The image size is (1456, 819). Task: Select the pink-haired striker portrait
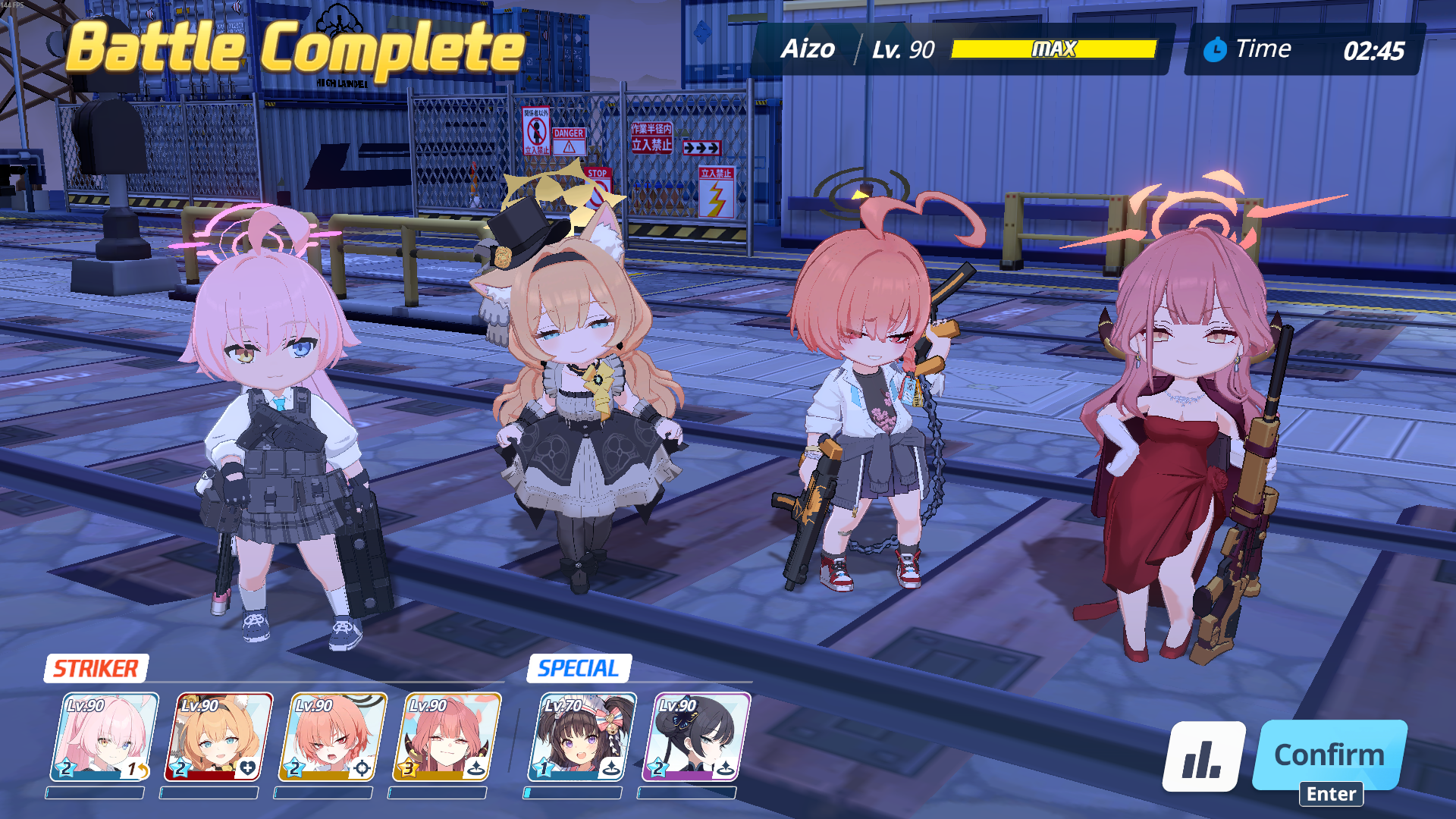tap(104, 736)
